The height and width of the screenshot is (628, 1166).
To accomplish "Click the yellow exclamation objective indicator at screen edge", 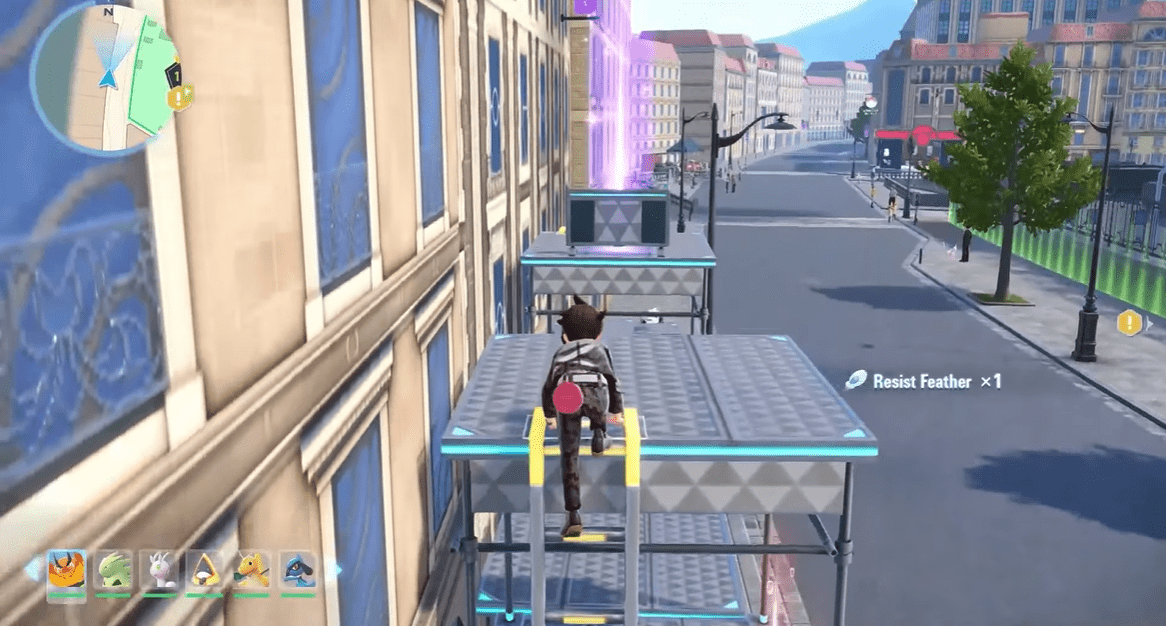I will tap(1130, 323).
